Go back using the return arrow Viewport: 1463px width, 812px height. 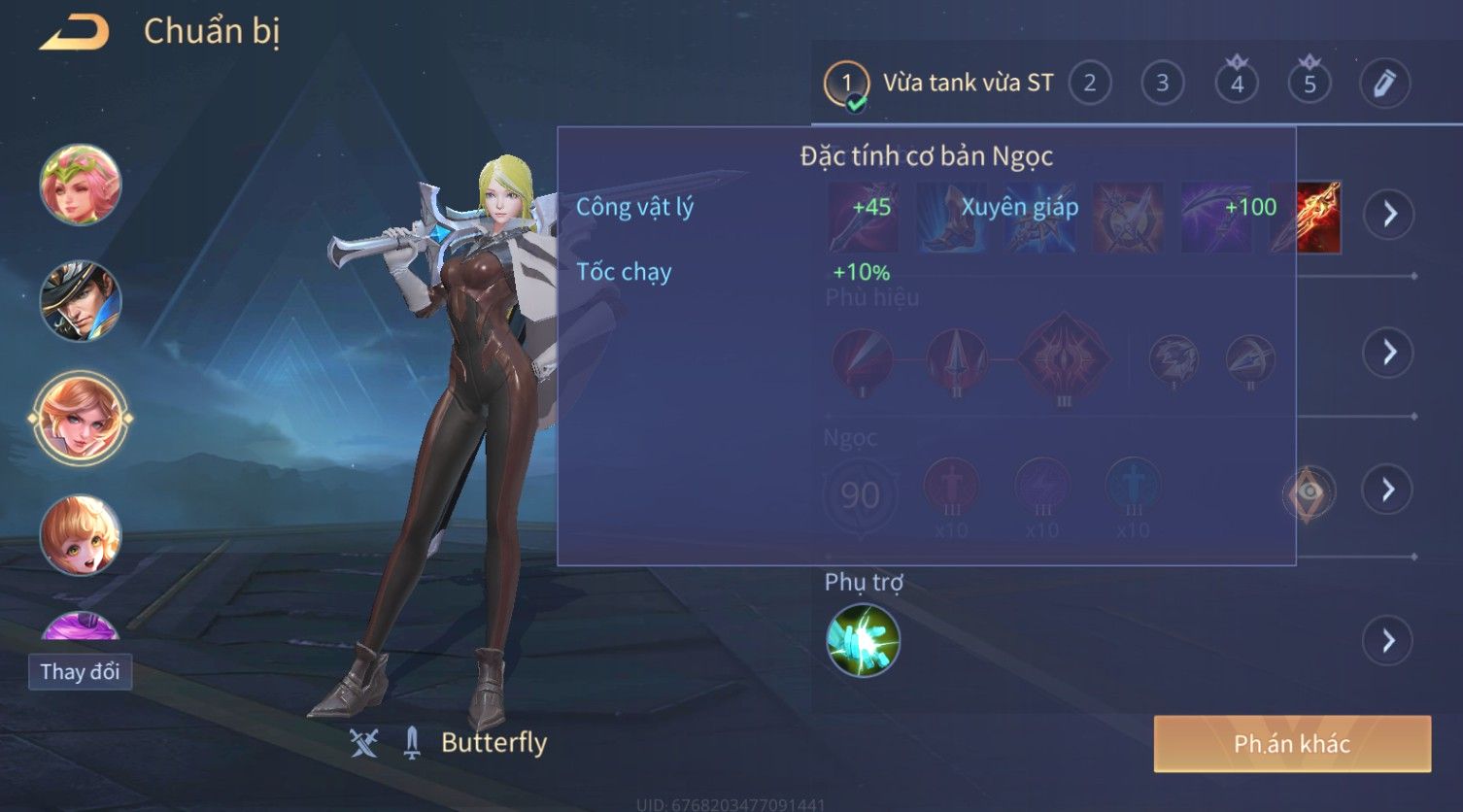coord(74,33)
